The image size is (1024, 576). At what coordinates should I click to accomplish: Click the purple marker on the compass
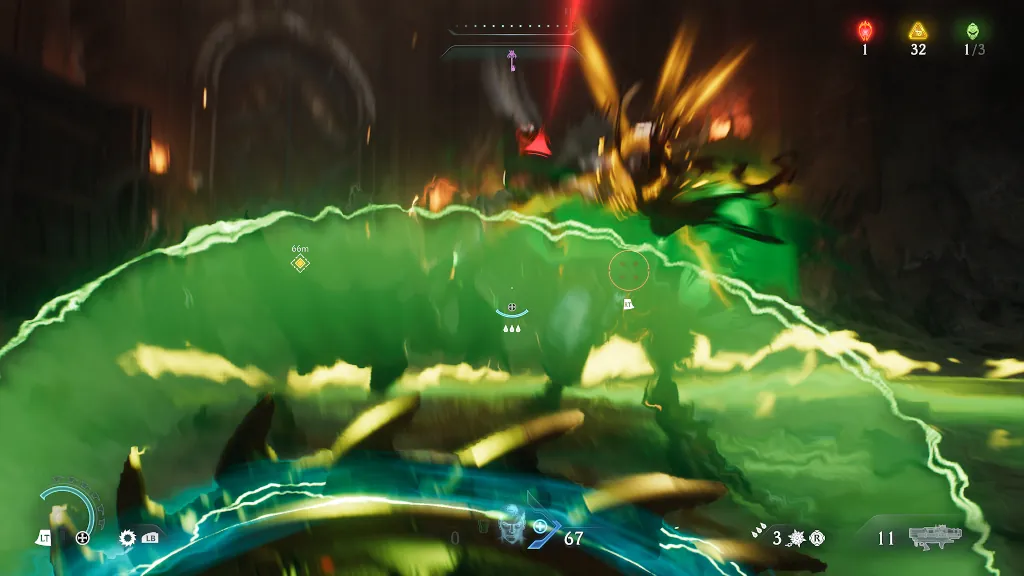(512, 60)
